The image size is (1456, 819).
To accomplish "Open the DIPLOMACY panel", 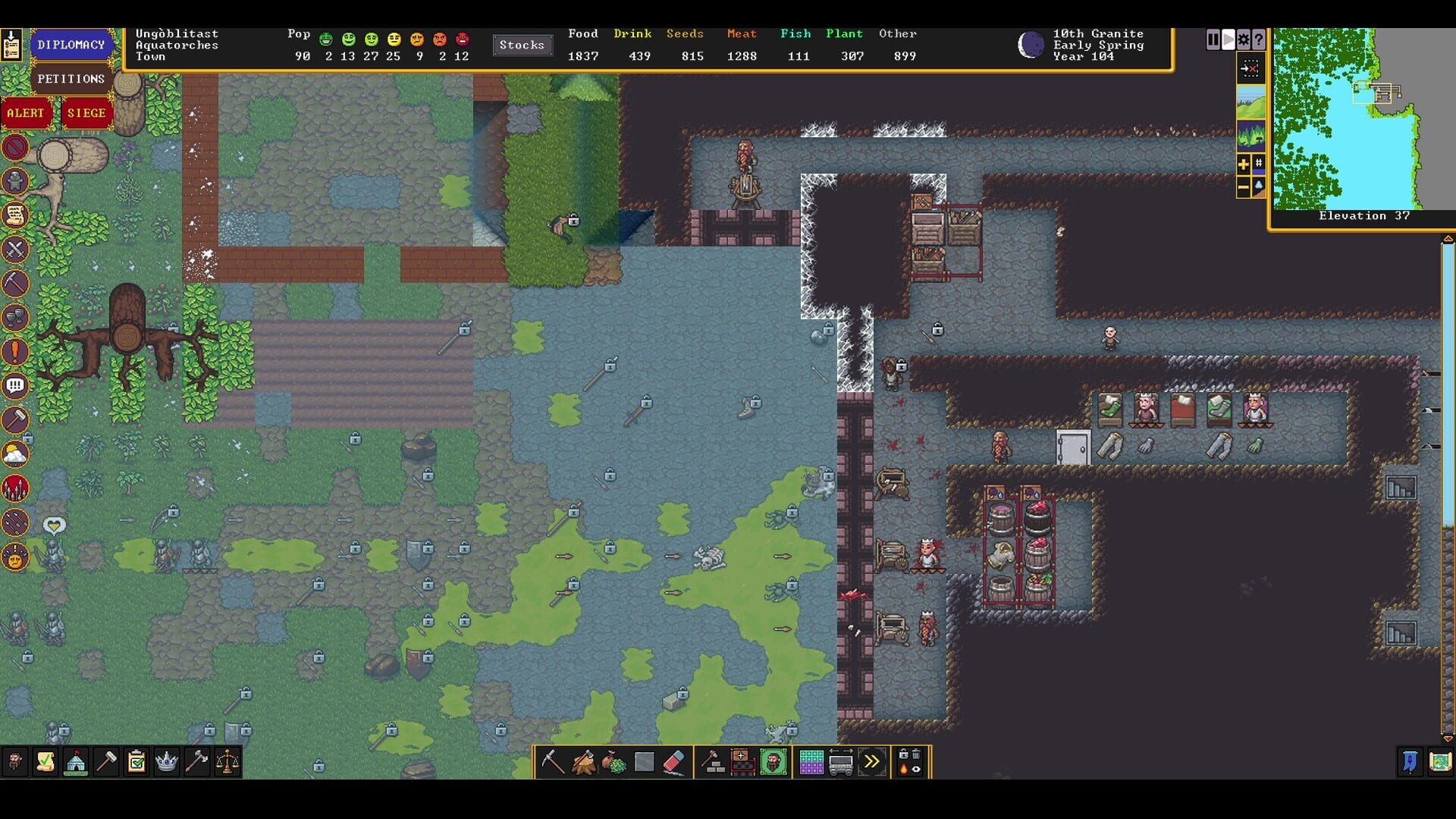I will pos(72,44).
